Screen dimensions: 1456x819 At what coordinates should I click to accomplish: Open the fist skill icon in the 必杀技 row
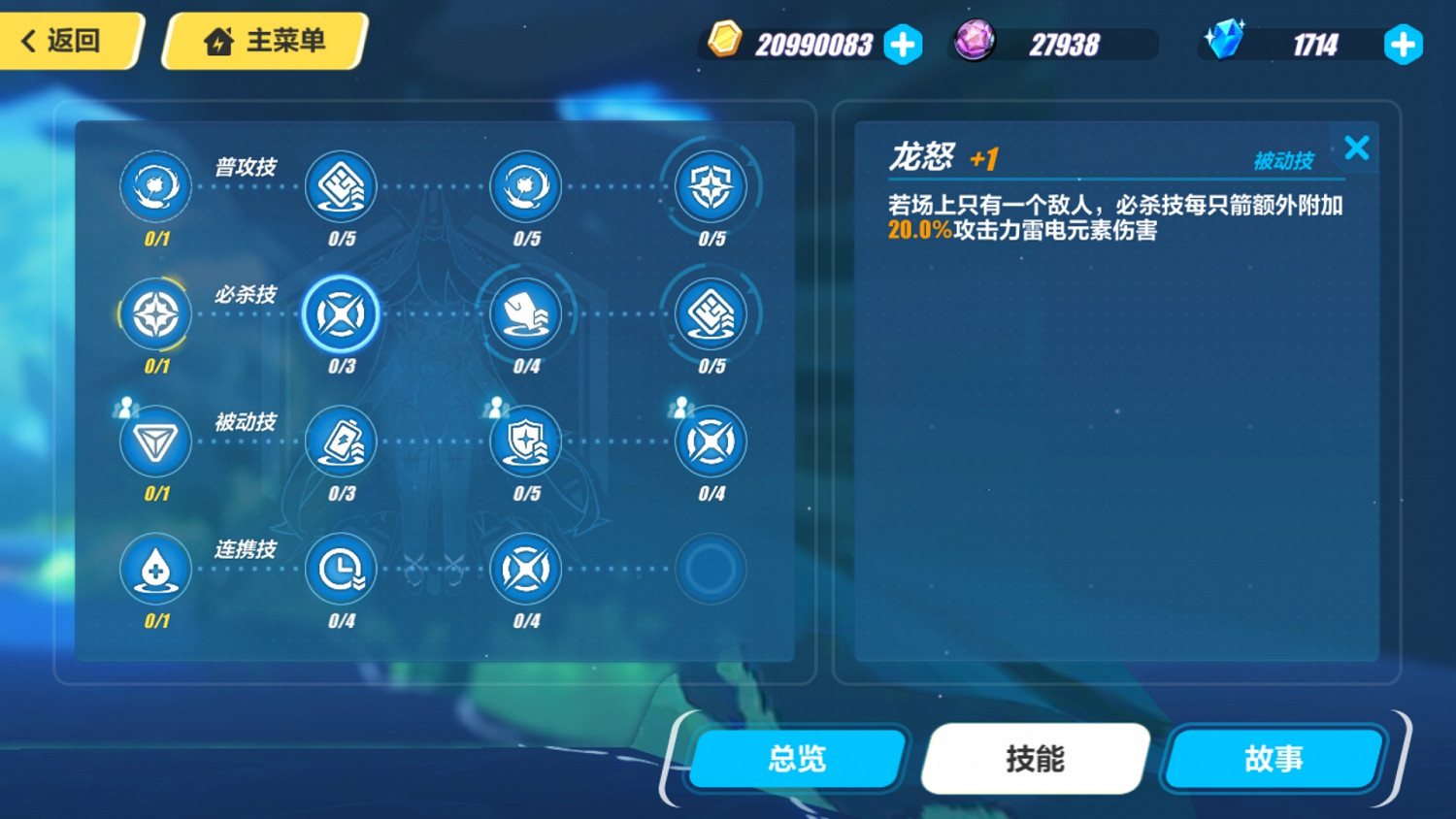point(525,314)
